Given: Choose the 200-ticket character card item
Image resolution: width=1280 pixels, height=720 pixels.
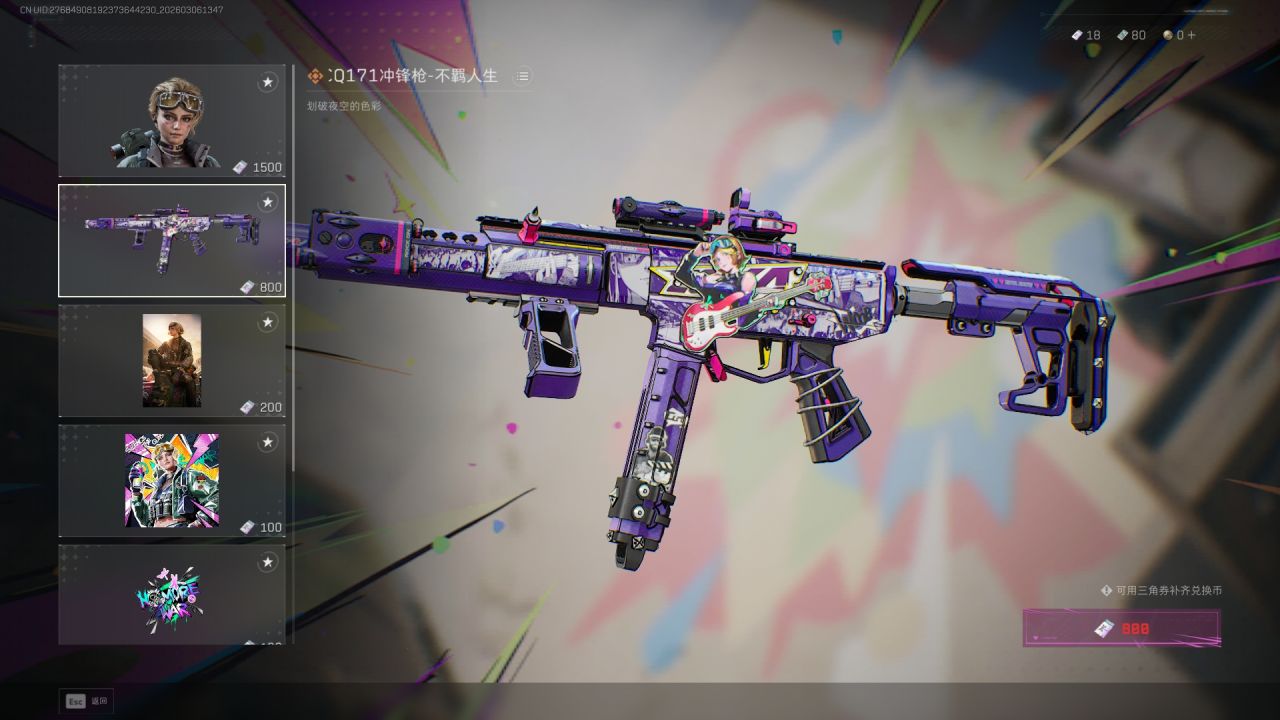Looking at the screenshot, I should 171,361.
